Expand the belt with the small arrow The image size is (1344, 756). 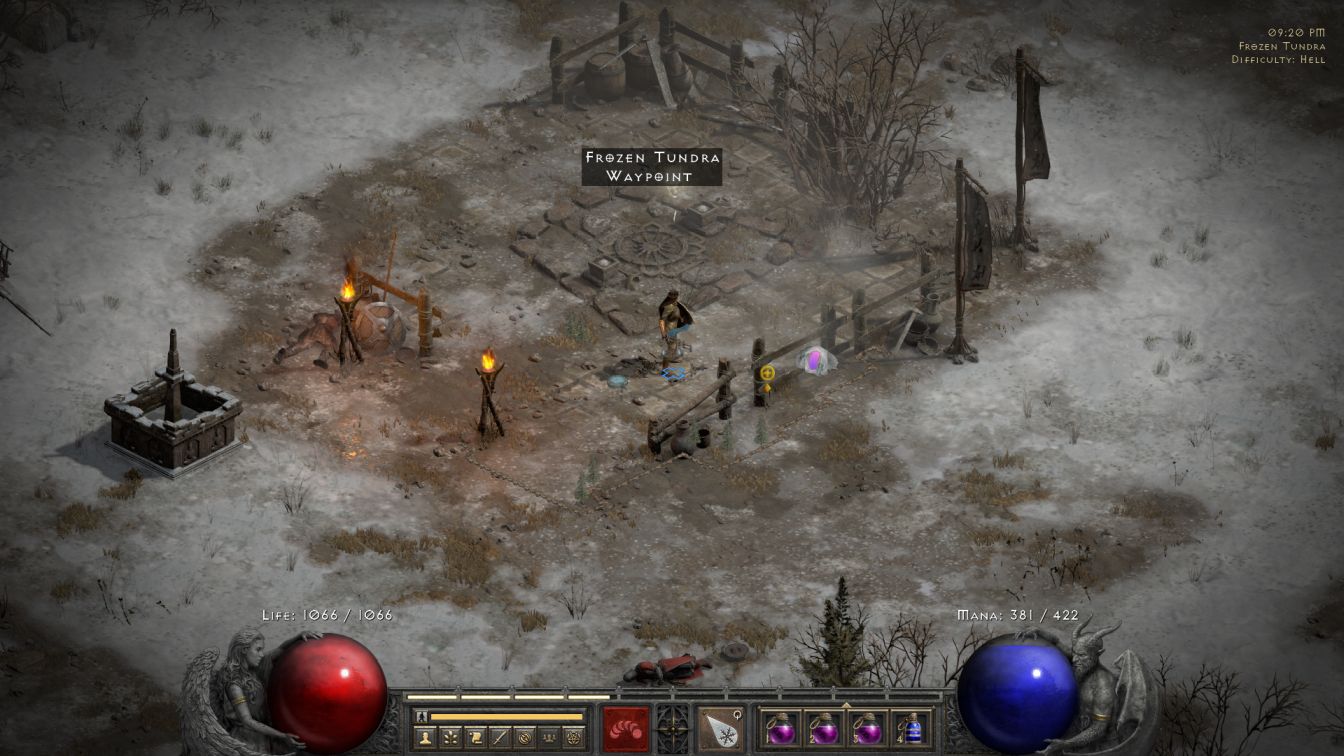[846, 705]
